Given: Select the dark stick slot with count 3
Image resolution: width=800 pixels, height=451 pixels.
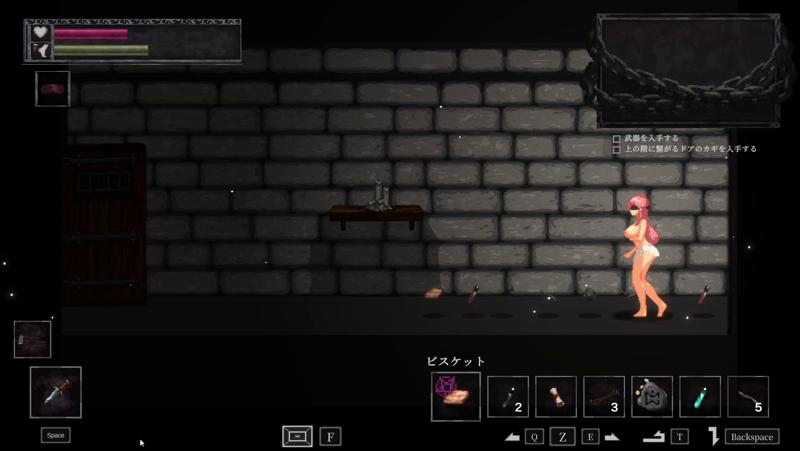Looking at the screenshot, I should 604,396.
